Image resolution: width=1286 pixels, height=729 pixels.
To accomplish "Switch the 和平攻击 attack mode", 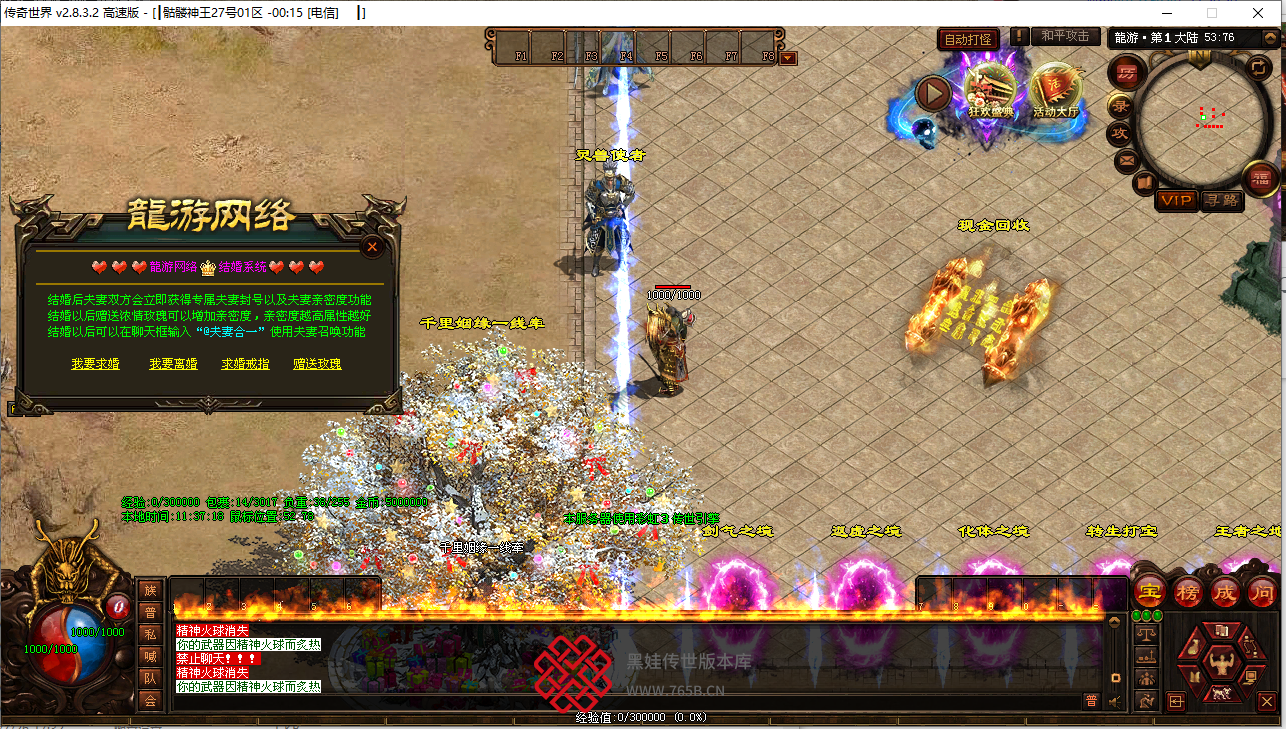I will (x=1065, y=36).
